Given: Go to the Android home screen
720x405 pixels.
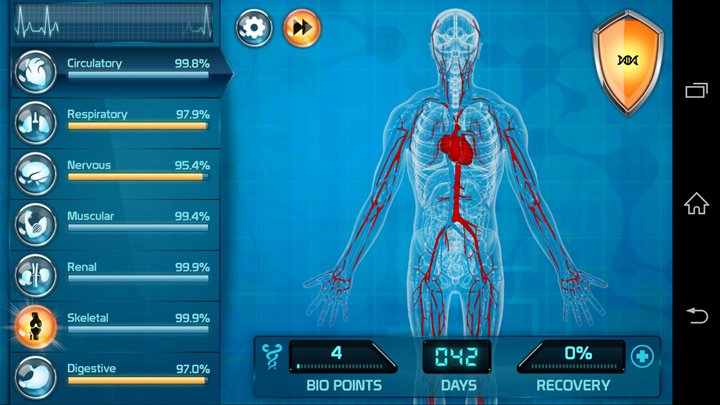Looking at the screenshot, I should click(696, 203).
